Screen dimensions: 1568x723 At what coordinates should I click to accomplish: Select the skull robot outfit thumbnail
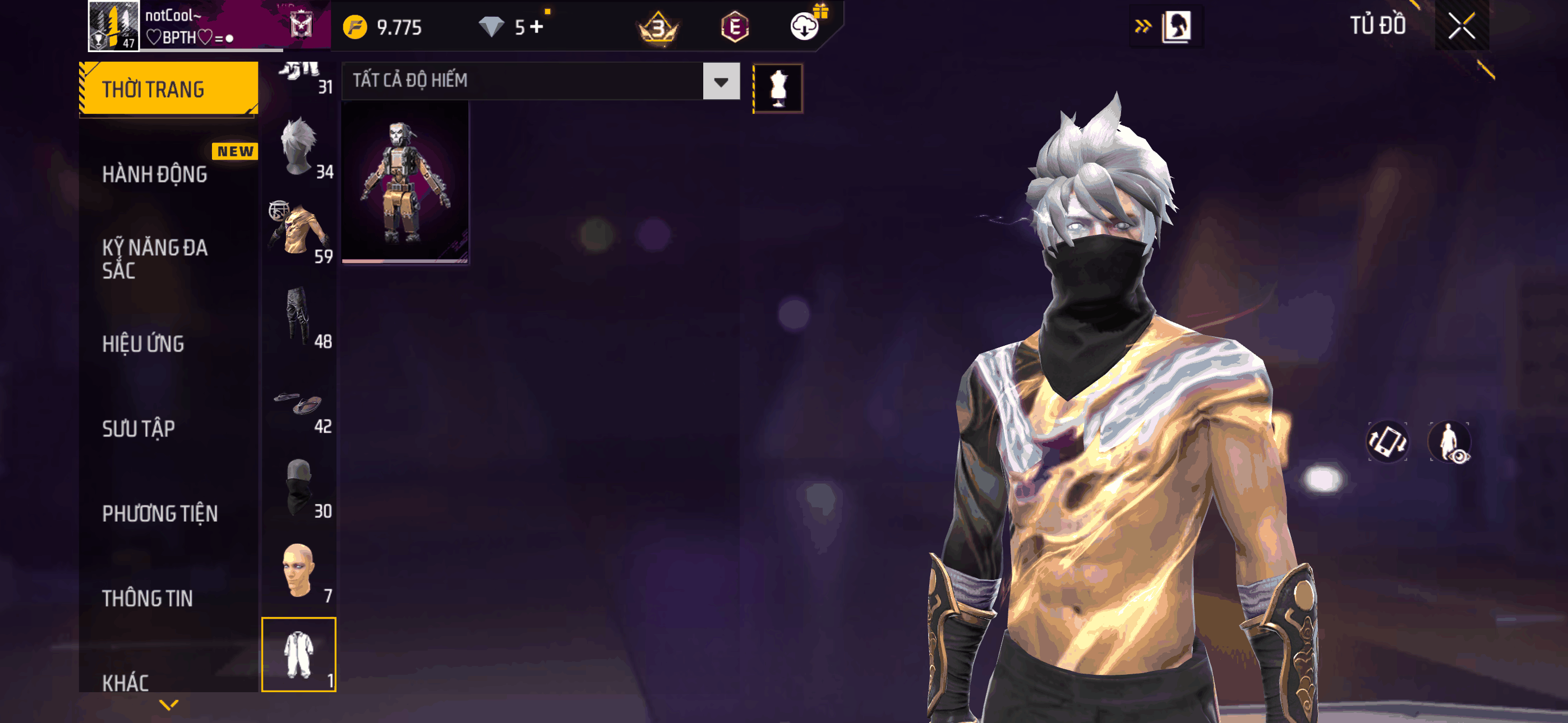click(x=405, y=182)
